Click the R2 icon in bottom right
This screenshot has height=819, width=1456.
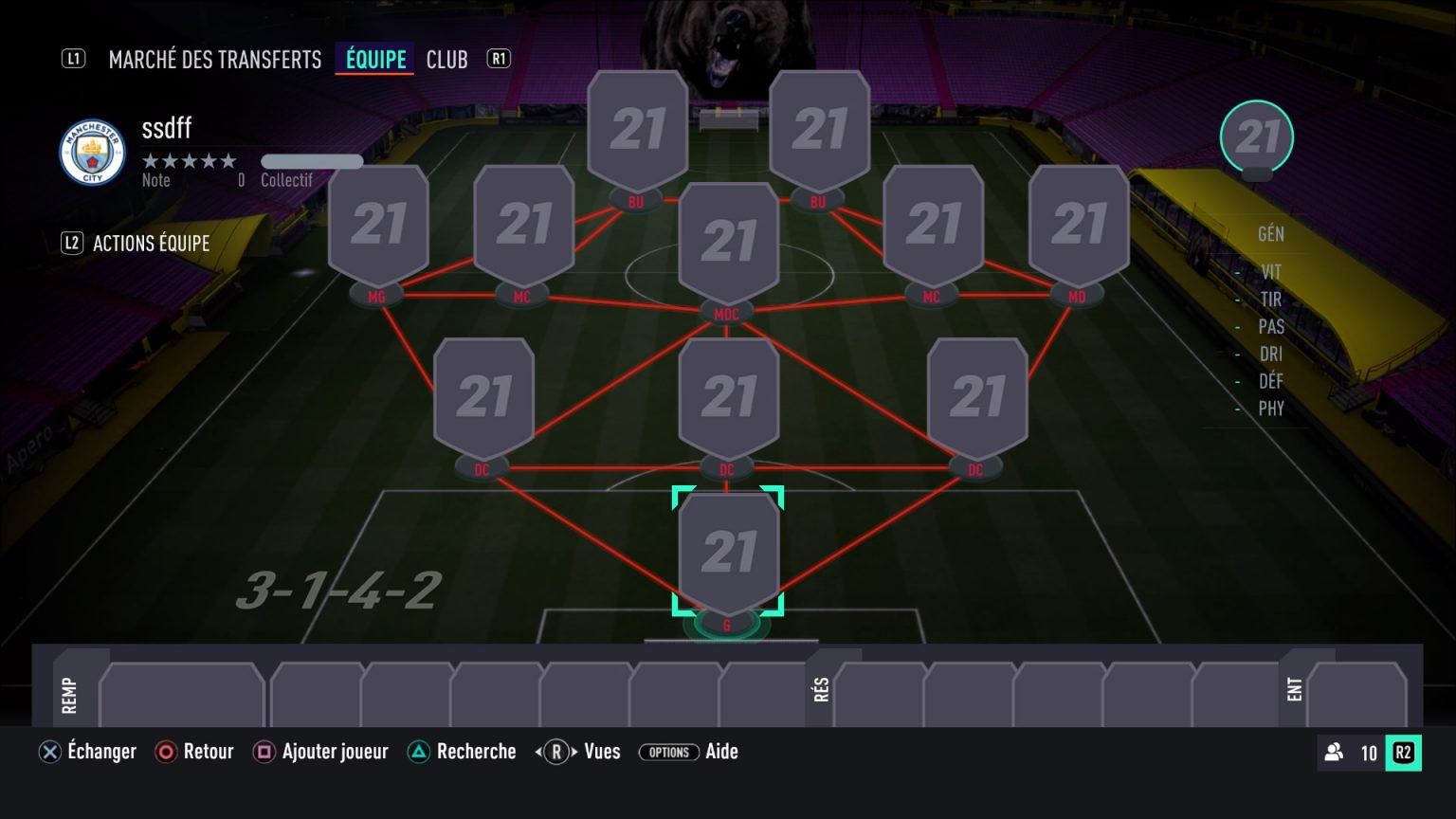click(1402, 753)
